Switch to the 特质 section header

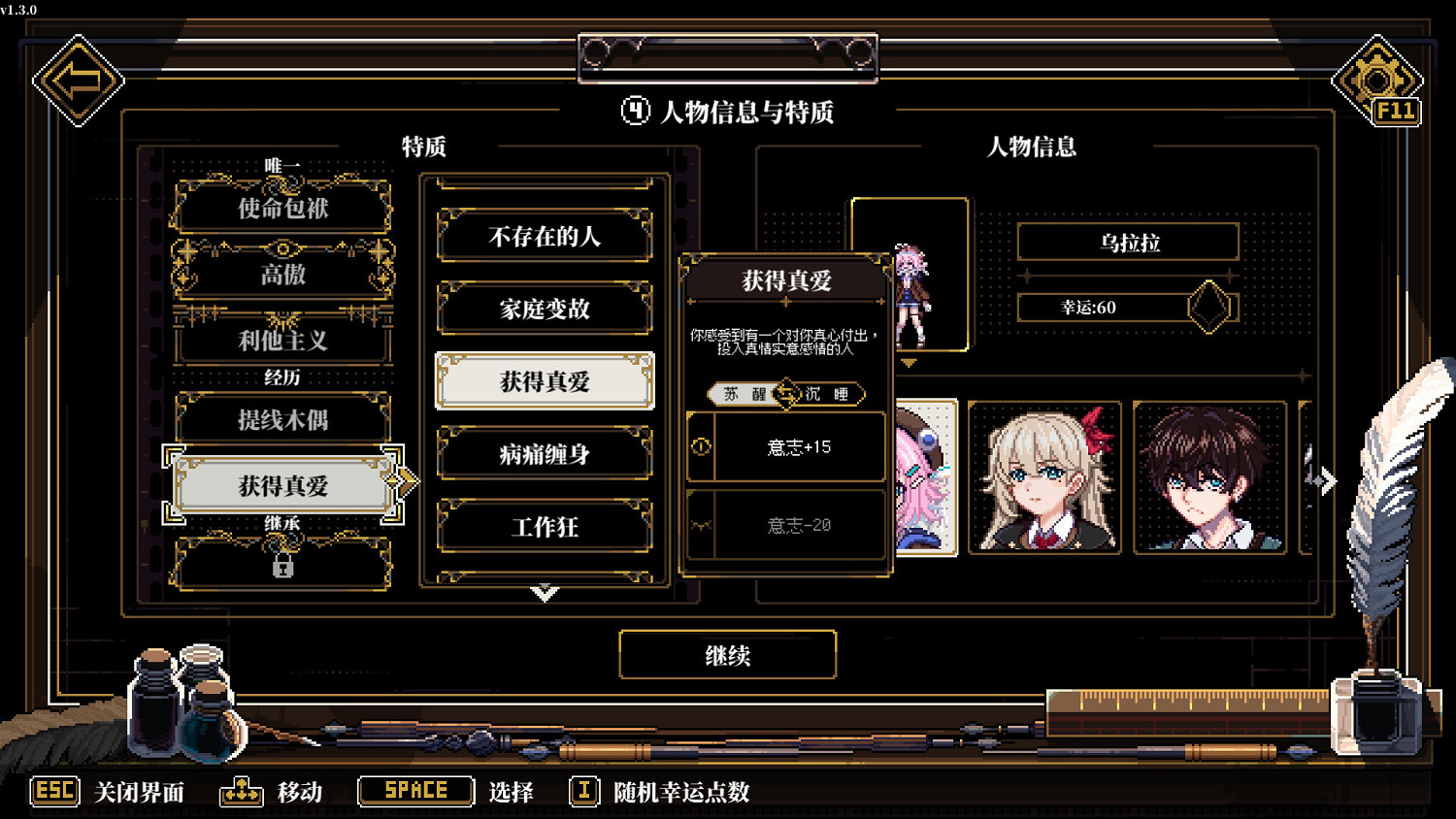[424, 147]
